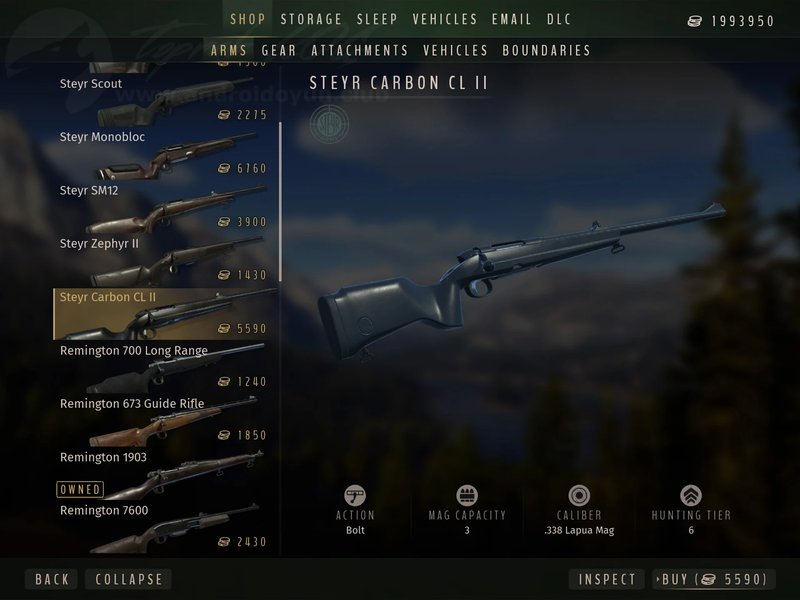This screenshot has height=600, width=800.
Task: Pick the Steyr Zephyr II rifle
Action: pos(160,257)
